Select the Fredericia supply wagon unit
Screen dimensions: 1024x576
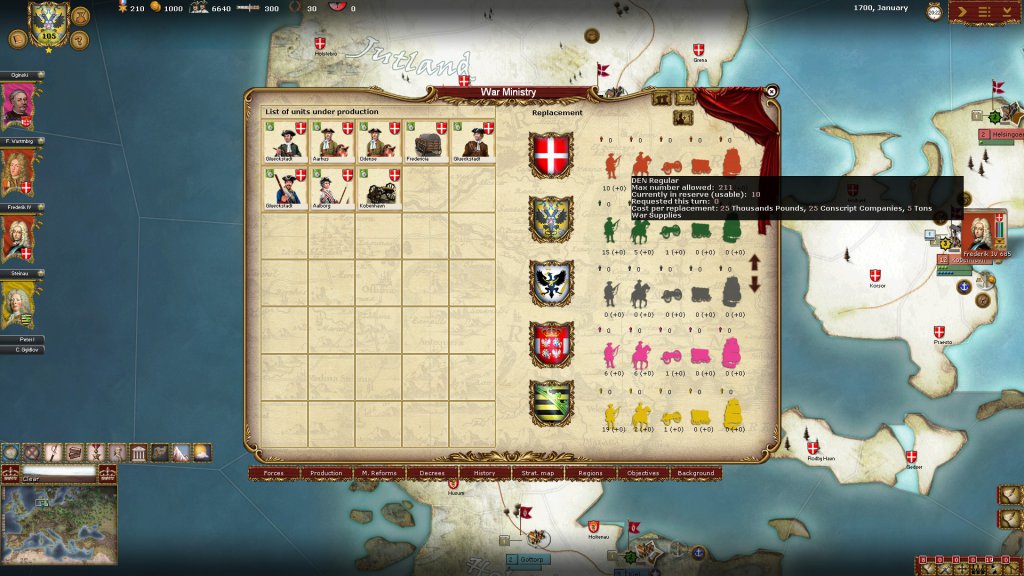(x=426, y=141)
